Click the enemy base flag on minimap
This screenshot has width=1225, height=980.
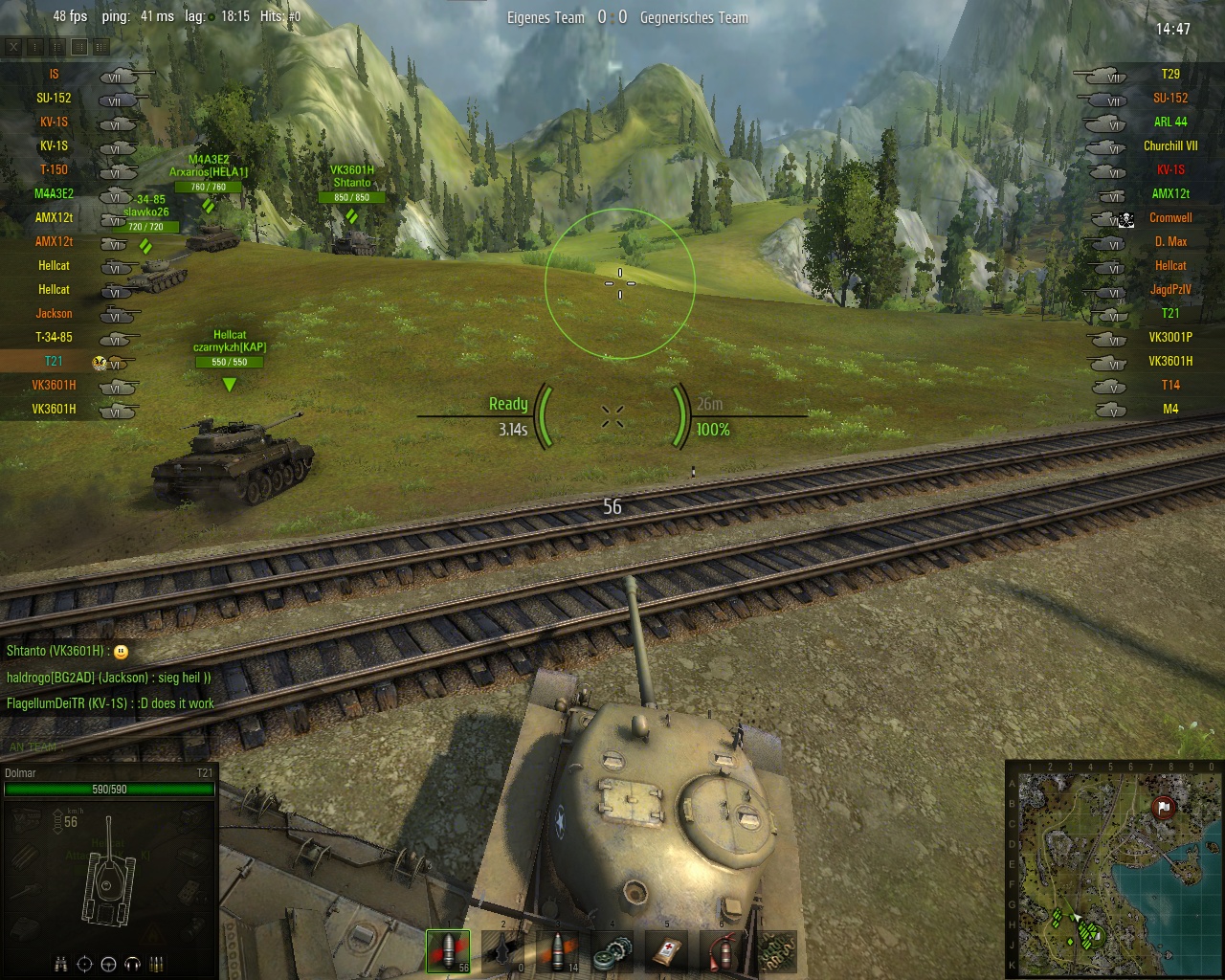[1164, 808]
